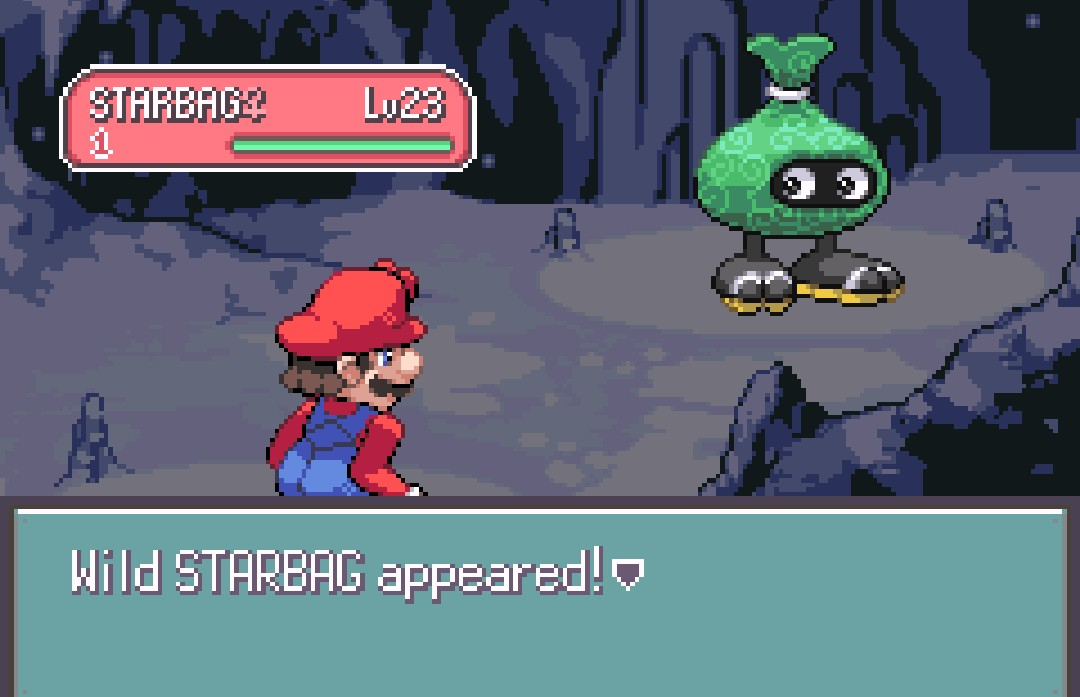The image size is (1080, 697).
Task: Click the dialogue continue arrow after "appeared!"
Action: click(627, 574)
